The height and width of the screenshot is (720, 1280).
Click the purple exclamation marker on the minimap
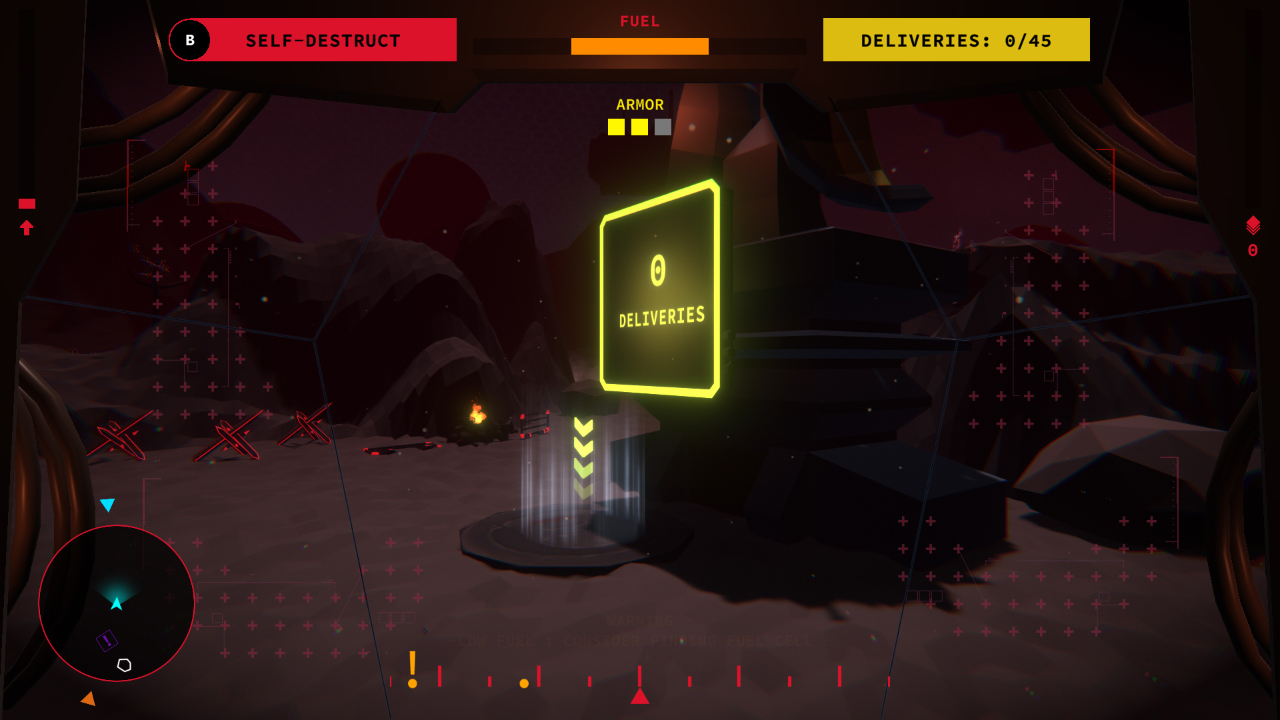[106, 640]
